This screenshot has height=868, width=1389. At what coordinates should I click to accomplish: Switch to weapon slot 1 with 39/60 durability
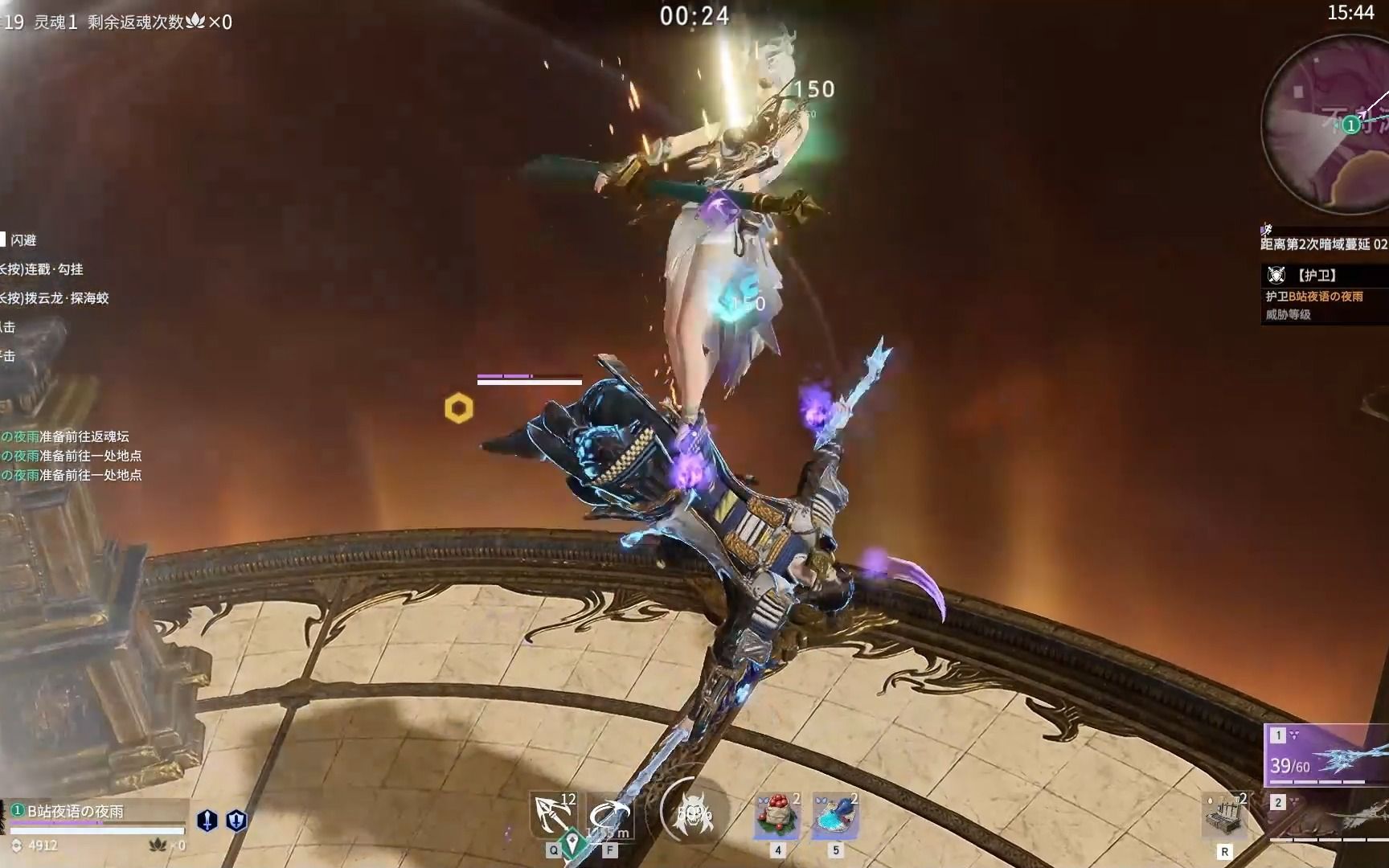pos(1328,755)
